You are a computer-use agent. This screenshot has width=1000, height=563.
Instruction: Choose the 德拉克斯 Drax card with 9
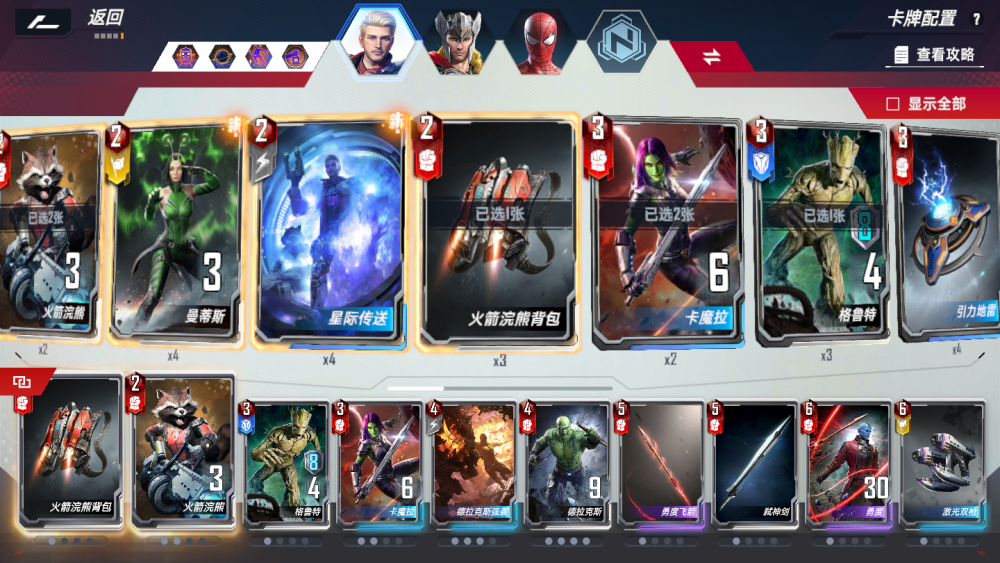click(563, 464)
